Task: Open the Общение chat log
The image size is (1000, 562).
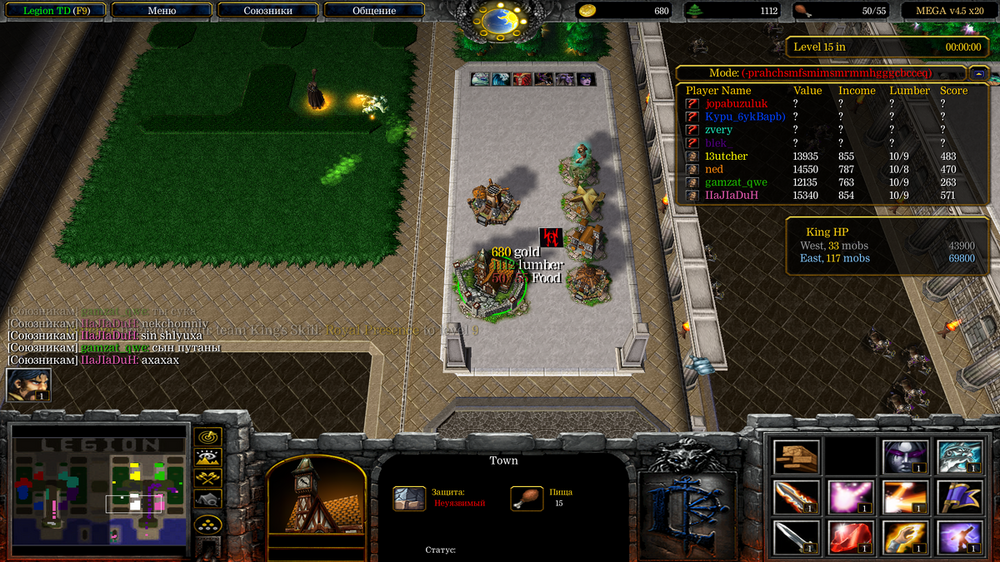Action: point(373,11)
